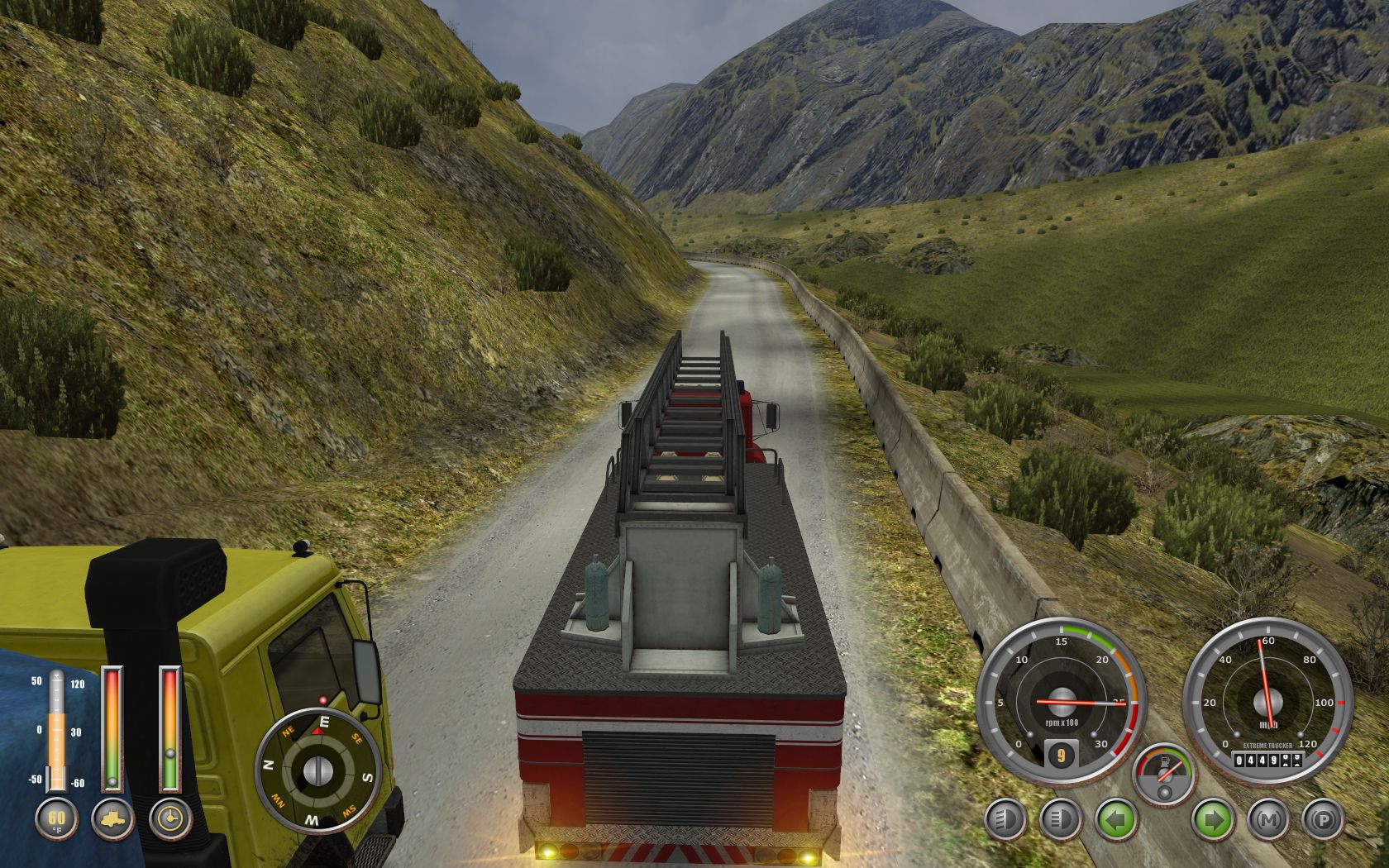Click the 60 °F temperature badge

[56, 819]
